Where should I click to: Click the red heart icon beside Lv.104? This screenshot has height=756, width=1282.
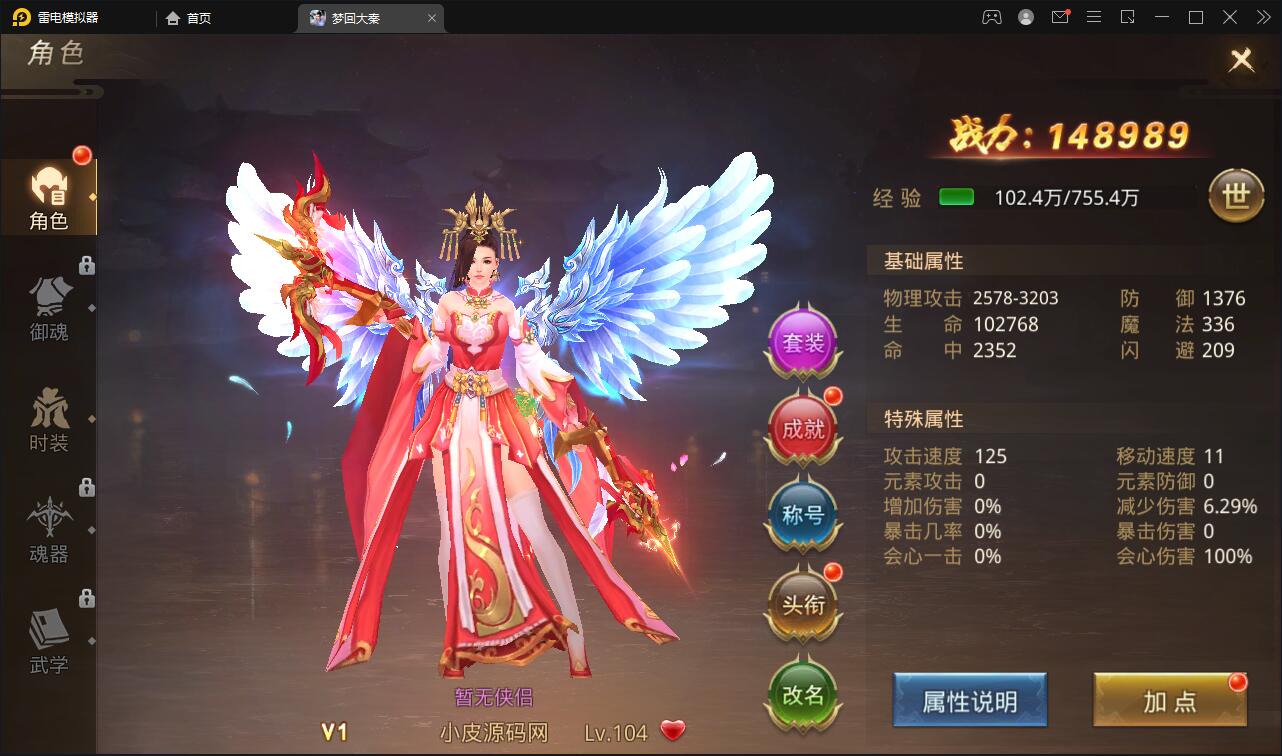672,731
